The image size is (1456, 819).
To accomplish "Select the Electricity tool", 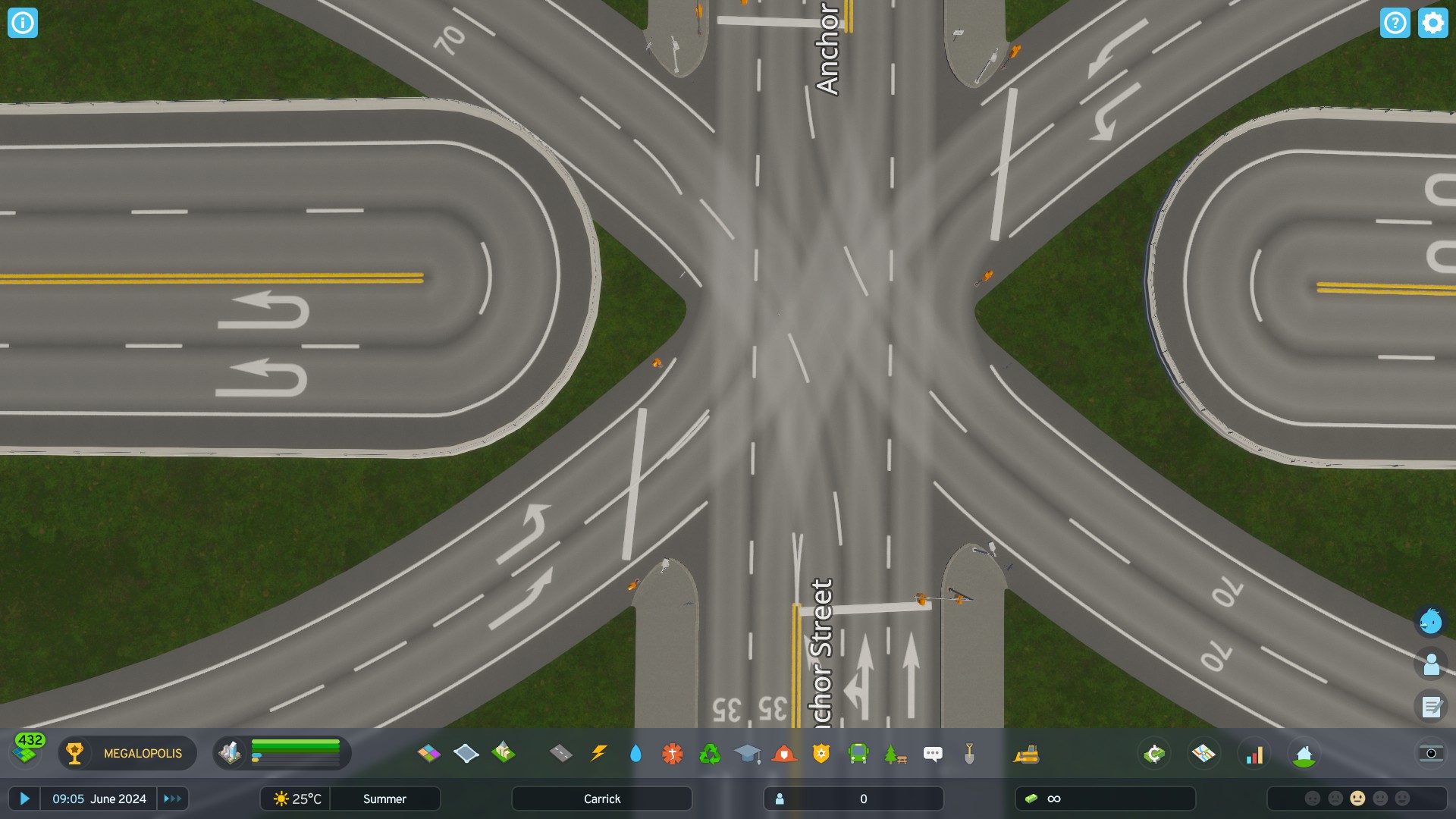I will click(x=598, y=753).
